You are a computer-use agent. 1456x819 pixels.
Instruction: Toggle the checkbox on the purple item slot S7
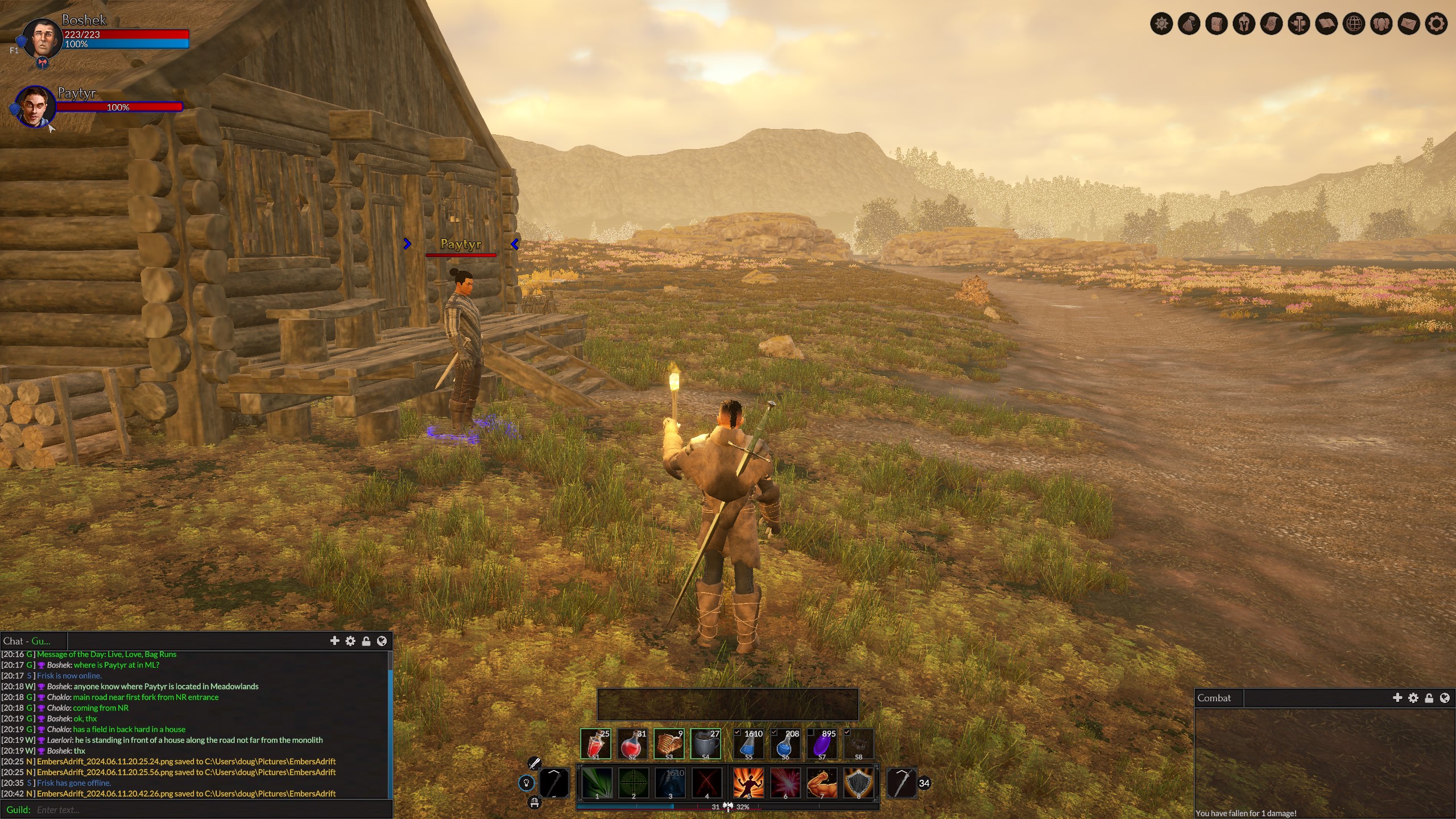[811, 733]
